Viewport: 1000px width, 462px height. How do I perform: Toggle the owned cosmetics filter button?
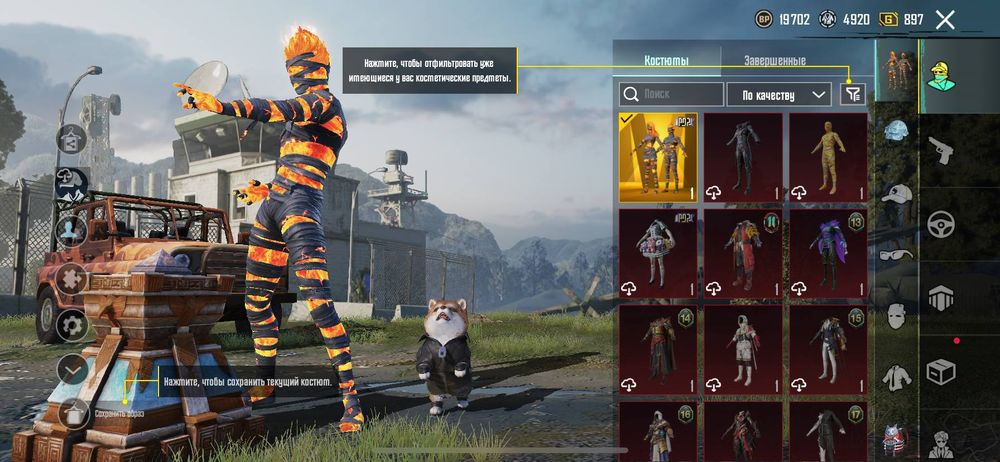[852, 94]
